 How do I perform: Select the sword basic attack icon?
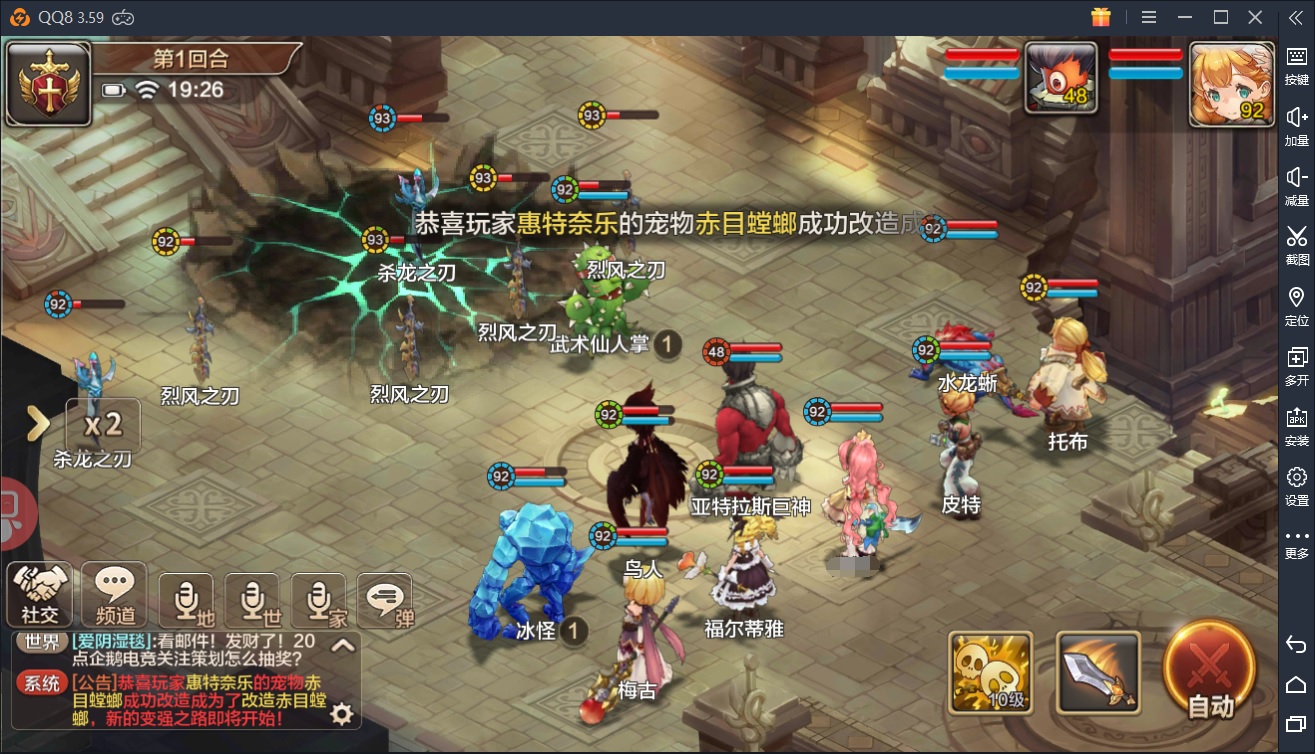[1098, 672]
